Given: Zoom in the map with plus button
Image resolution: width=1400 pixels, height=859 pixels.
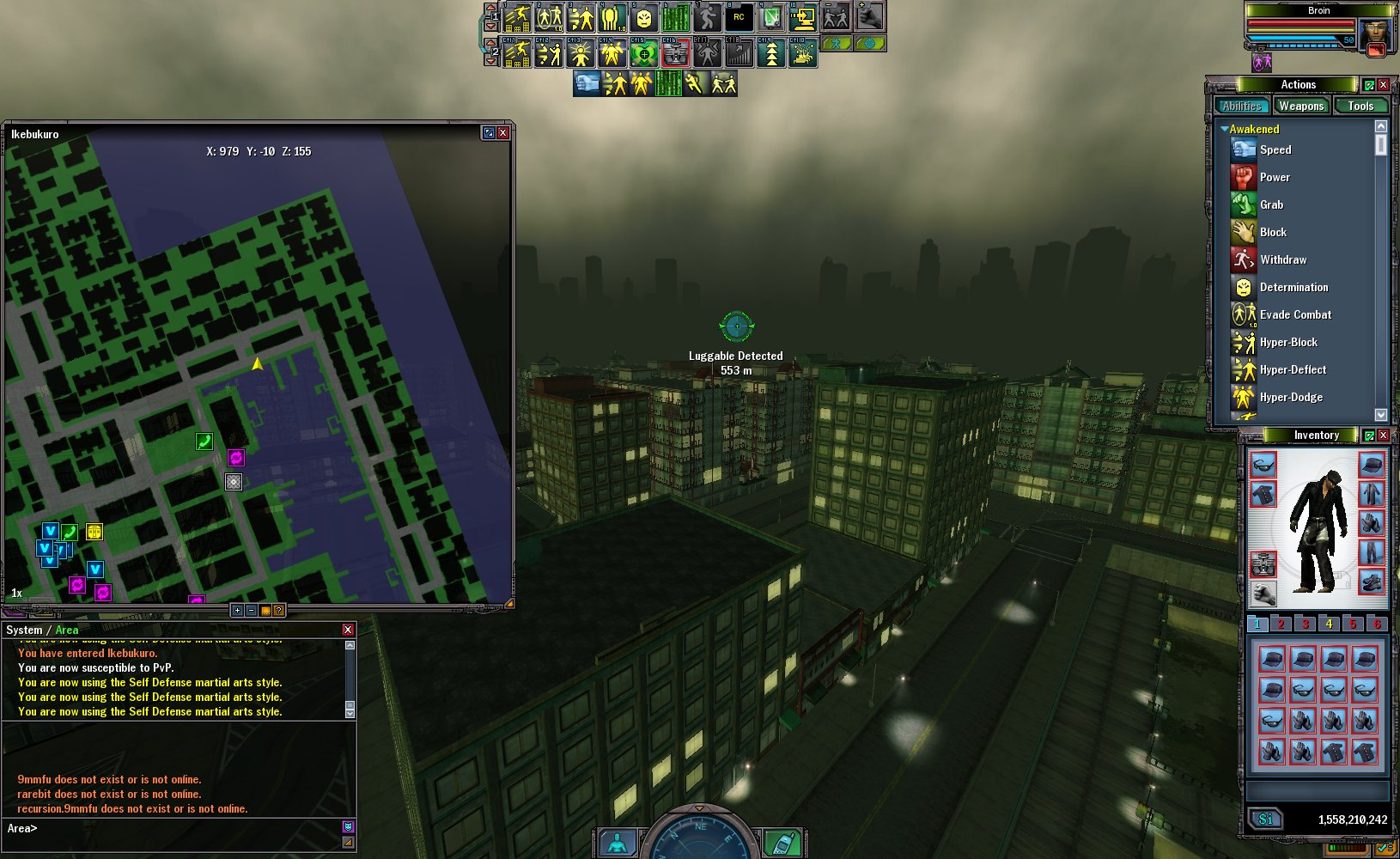Looking at the screenshot, I should point(237,610).
